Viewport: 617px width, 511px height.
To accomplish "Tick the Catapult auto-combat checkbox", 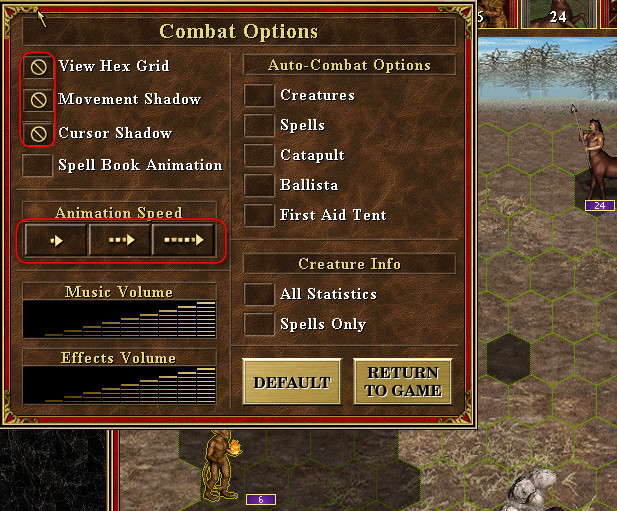I will click(x=260, y=156).
